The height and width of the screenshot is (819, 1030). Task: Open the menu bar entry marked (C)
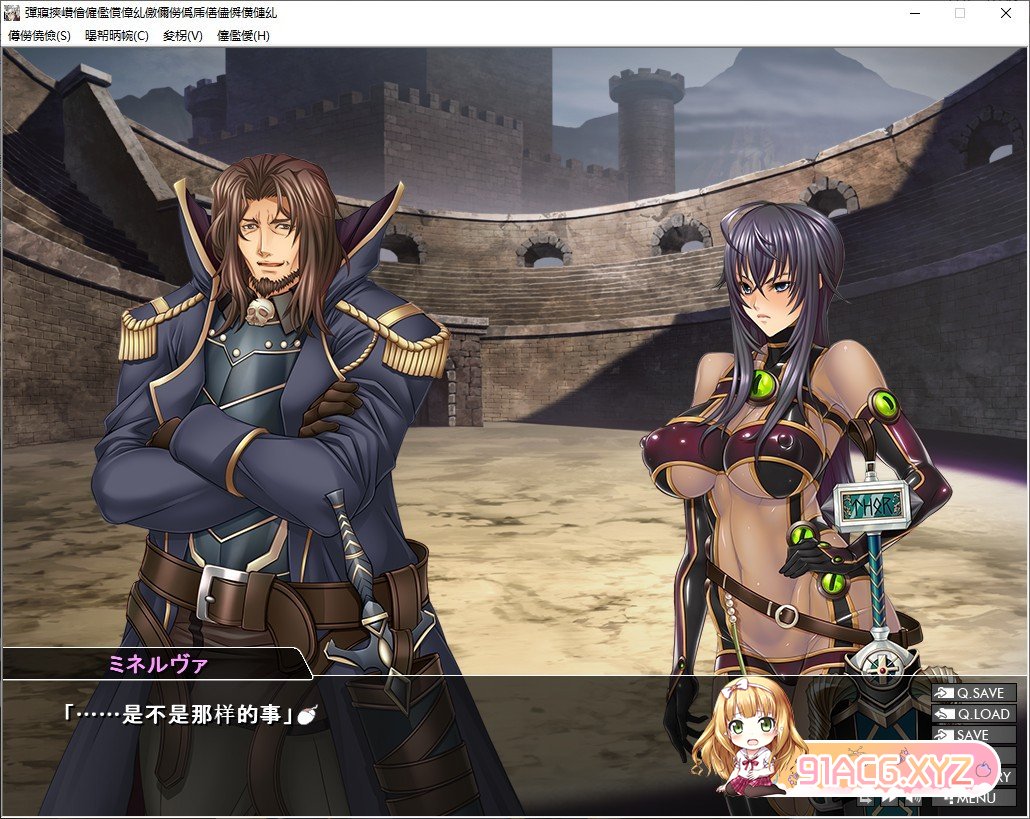pos(117,35)
